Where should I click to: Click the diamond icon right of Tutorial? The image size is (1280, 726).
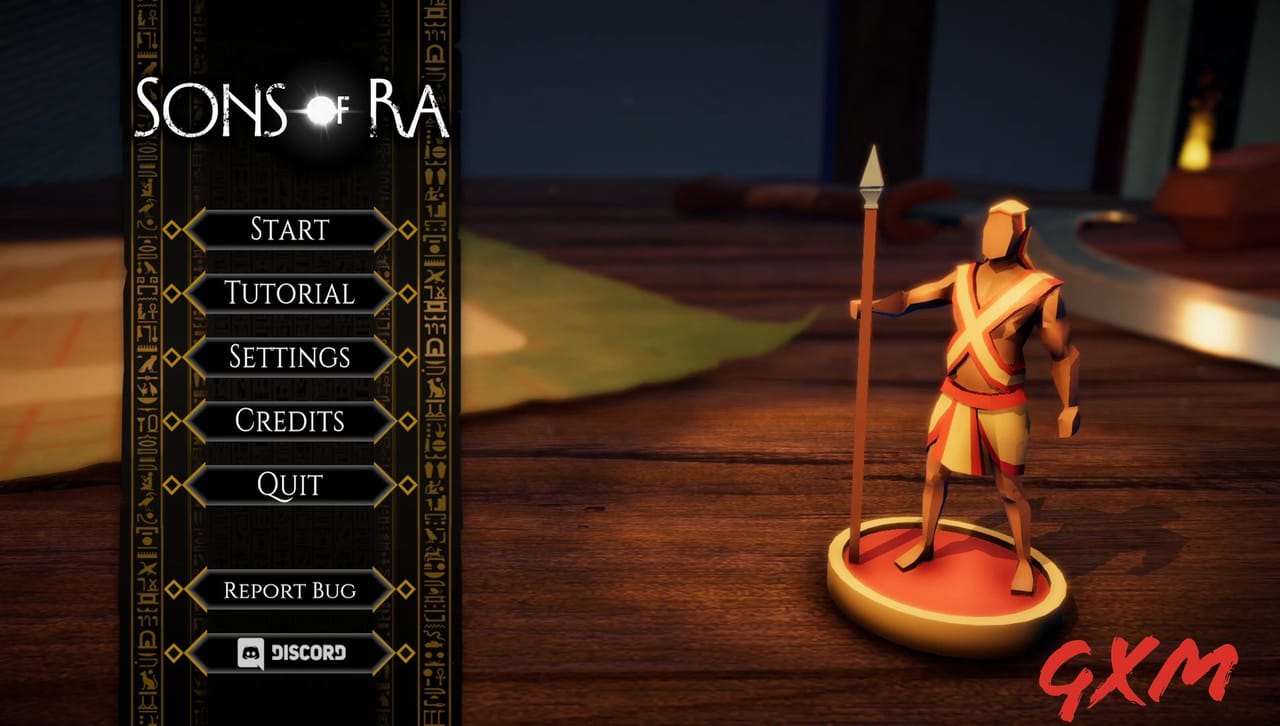tap(408, 294)
